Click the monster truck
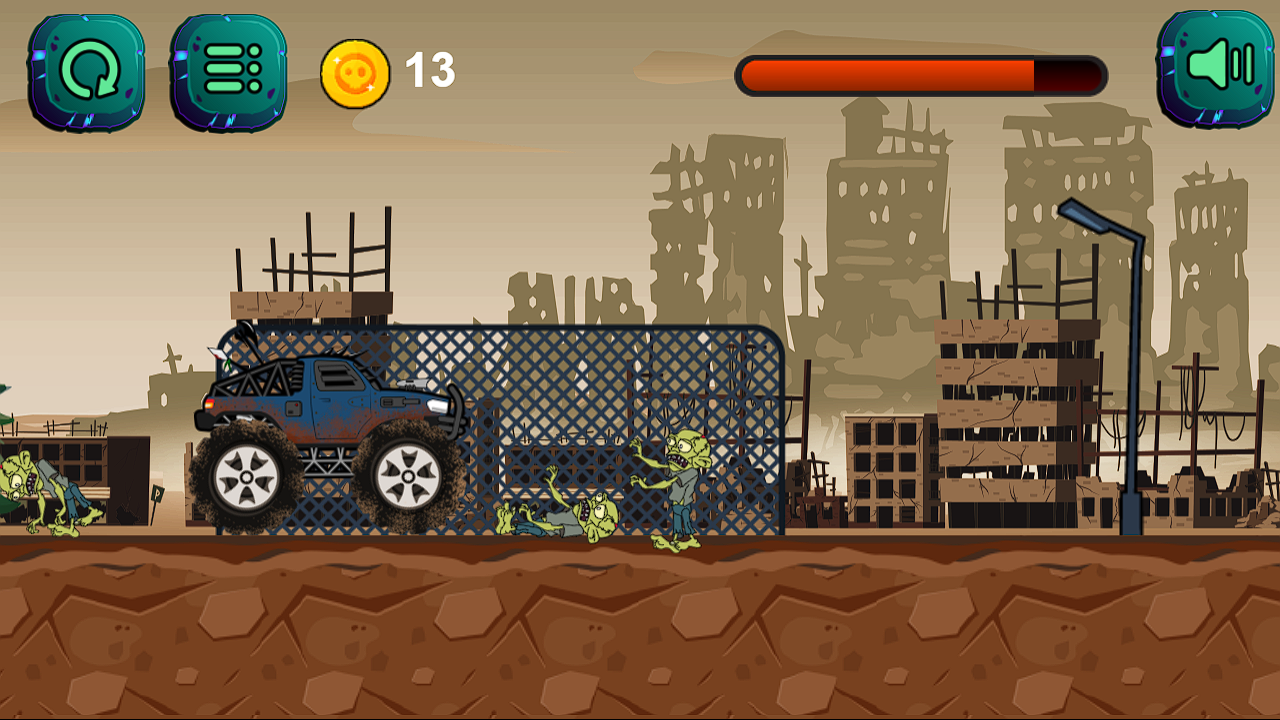This screenshot has width=1280, height=720. (330, 430)
